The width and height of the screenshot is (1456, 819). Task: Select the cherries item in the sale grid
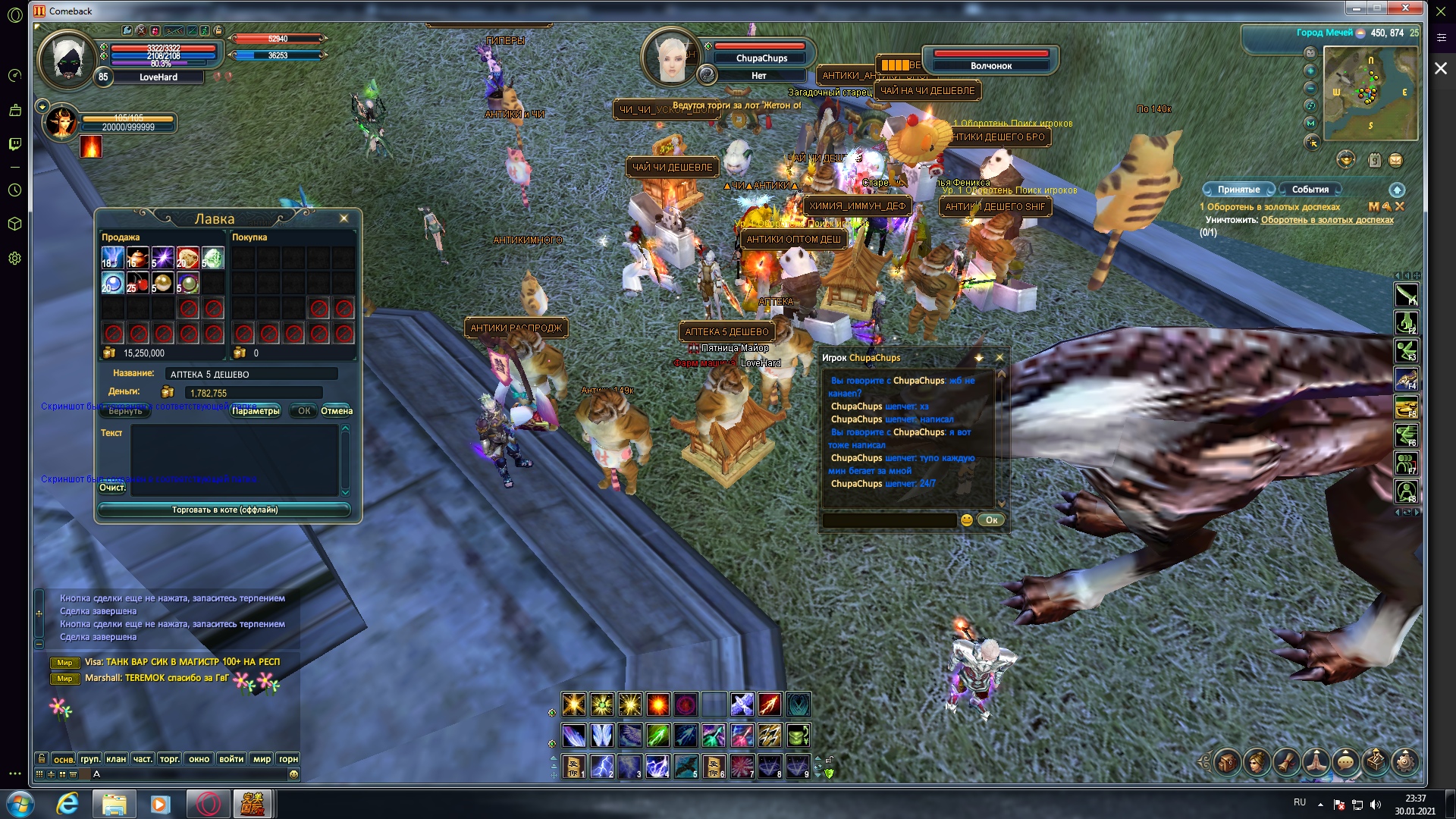click(137, 283)
